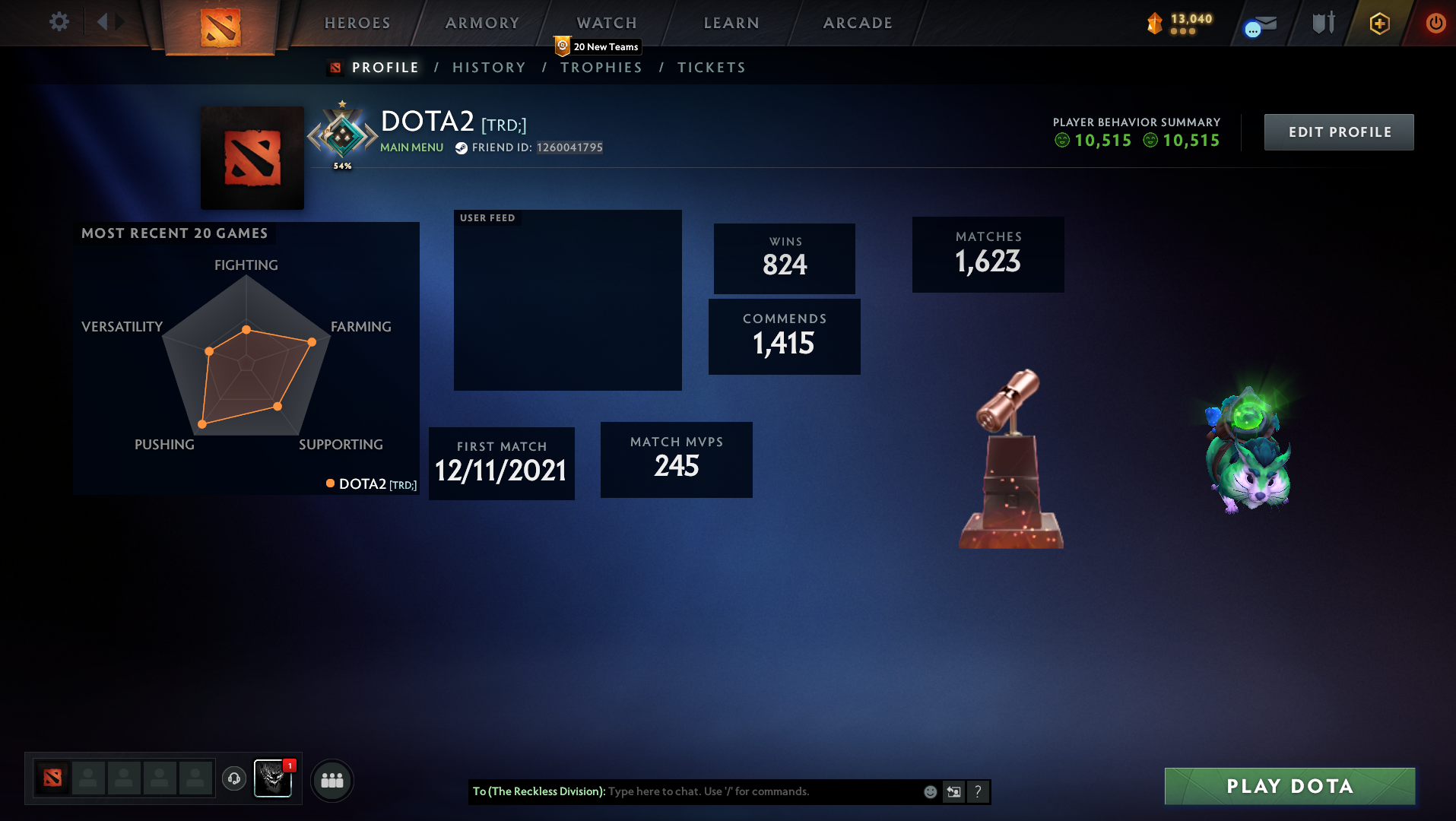The width and height of the screenshot is (1456, 821).
Task: Add a friend using the gold plus hexagon
Action: pos(1378,24)
